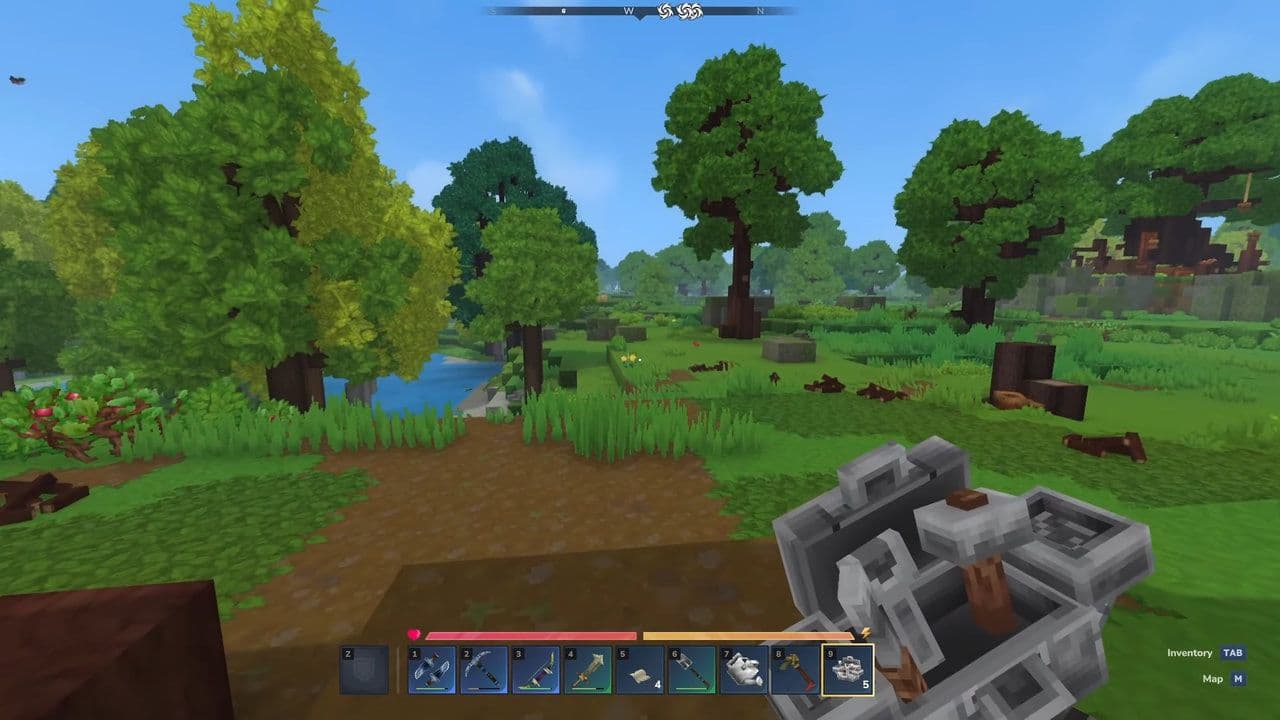Select the white item in slot 7
This screenshot has width=1280, height=720.
(744, 670)
